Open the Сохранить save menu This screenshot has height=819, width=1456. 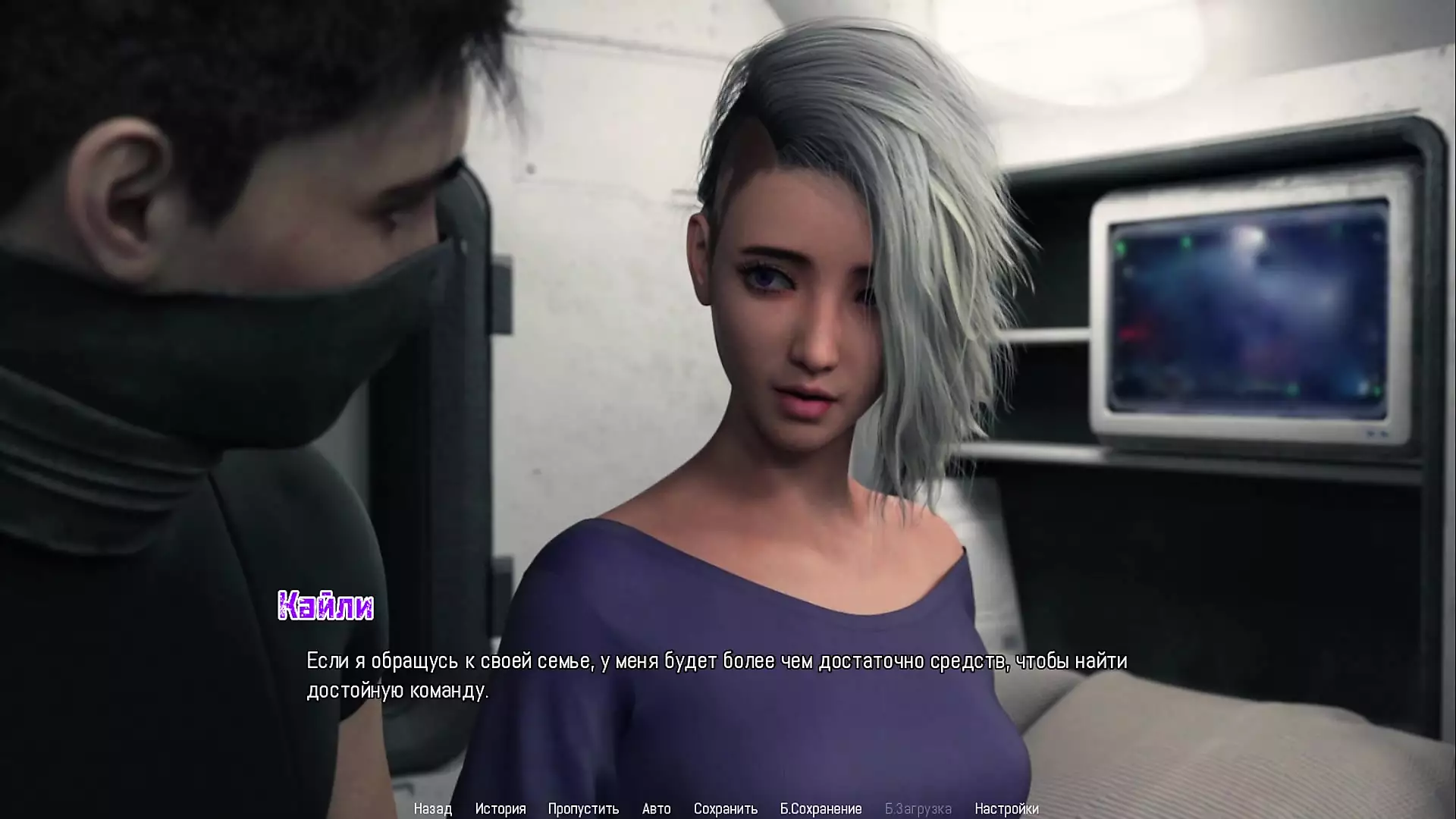pyautogui.click(x=725, y=808)
